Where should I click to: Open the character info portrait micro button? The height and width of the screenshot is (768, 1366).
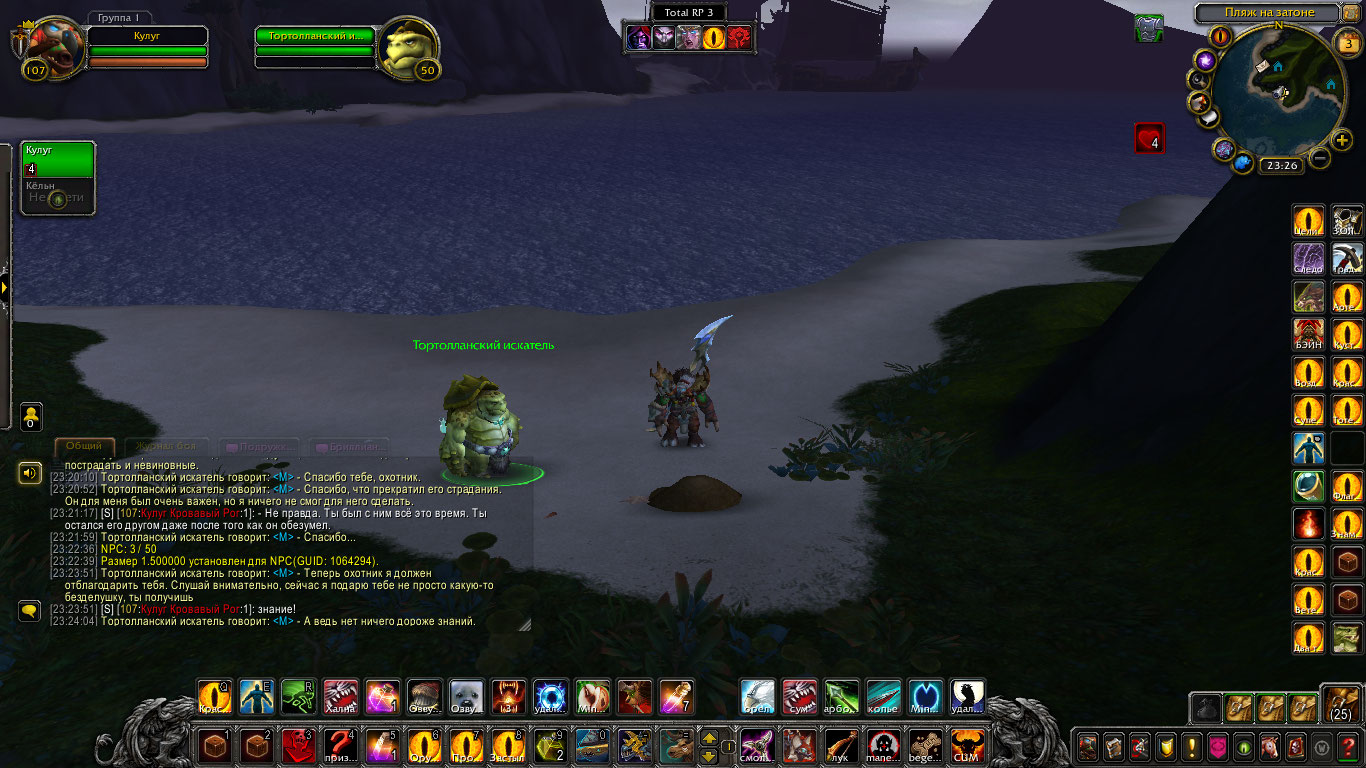tap(1087, 747)
